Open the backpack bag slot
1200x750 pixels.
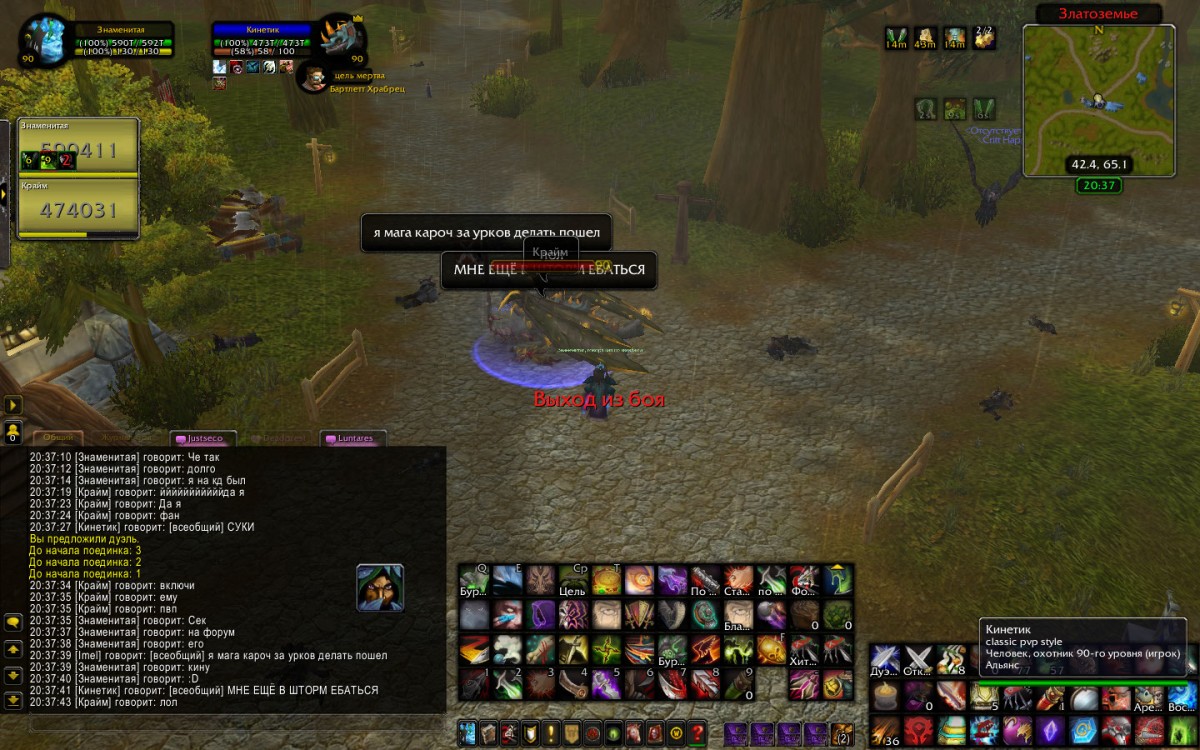pyautogui.click(x=842, y=733)
